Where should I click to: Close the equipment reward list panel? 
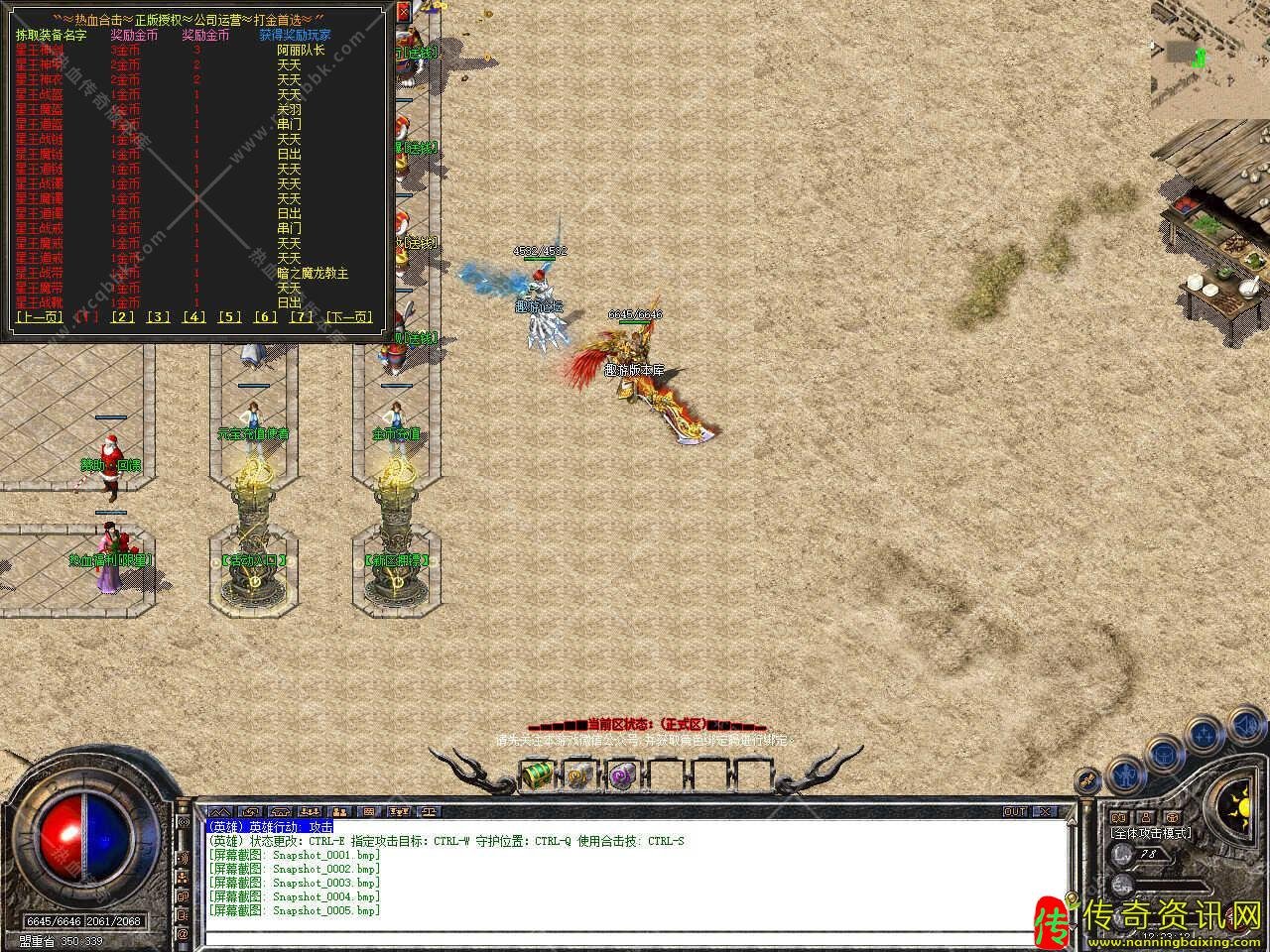[402, 13]
